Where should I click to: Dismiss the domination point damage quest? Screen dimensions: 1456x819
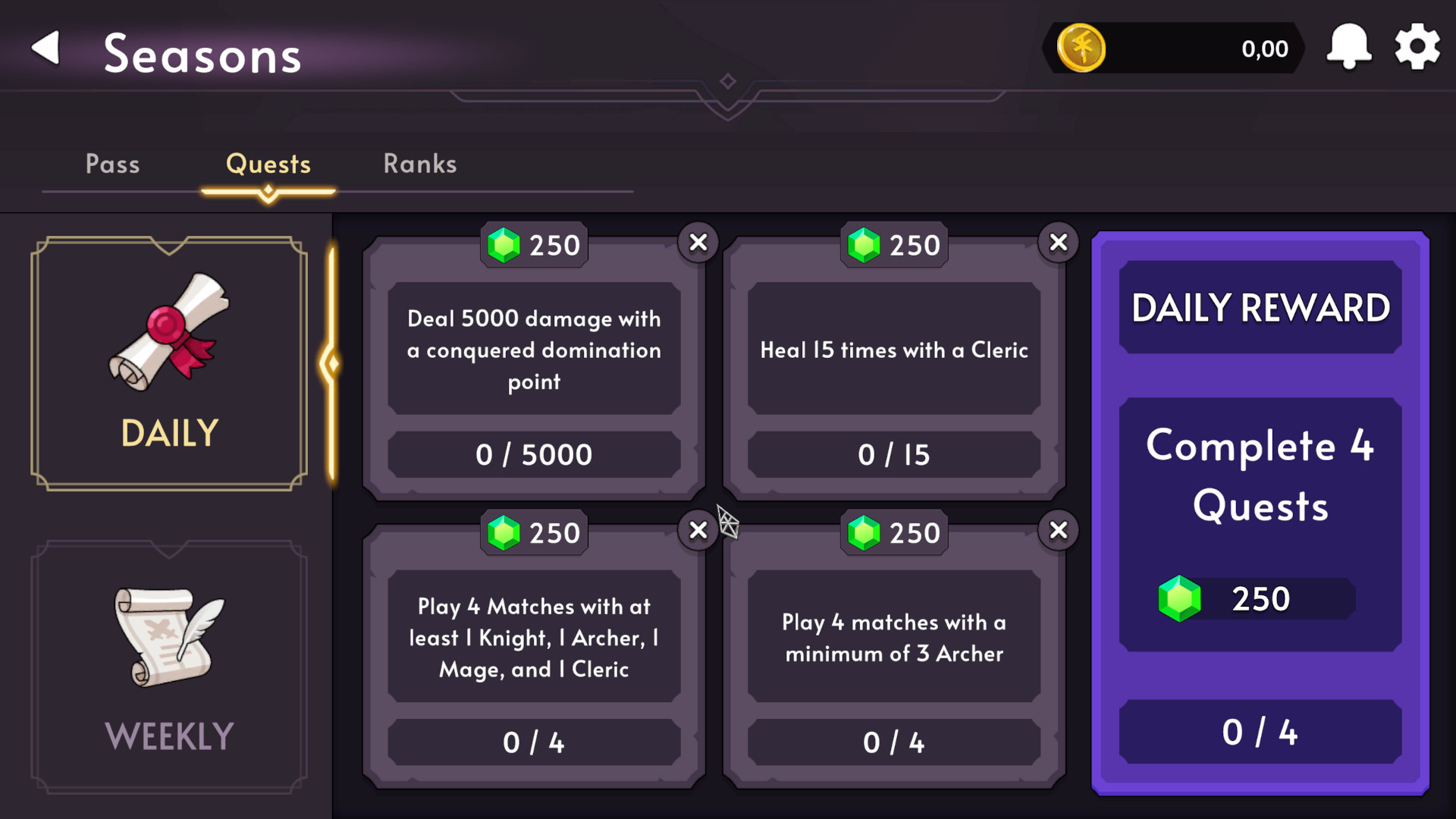[x=698, y=243]
